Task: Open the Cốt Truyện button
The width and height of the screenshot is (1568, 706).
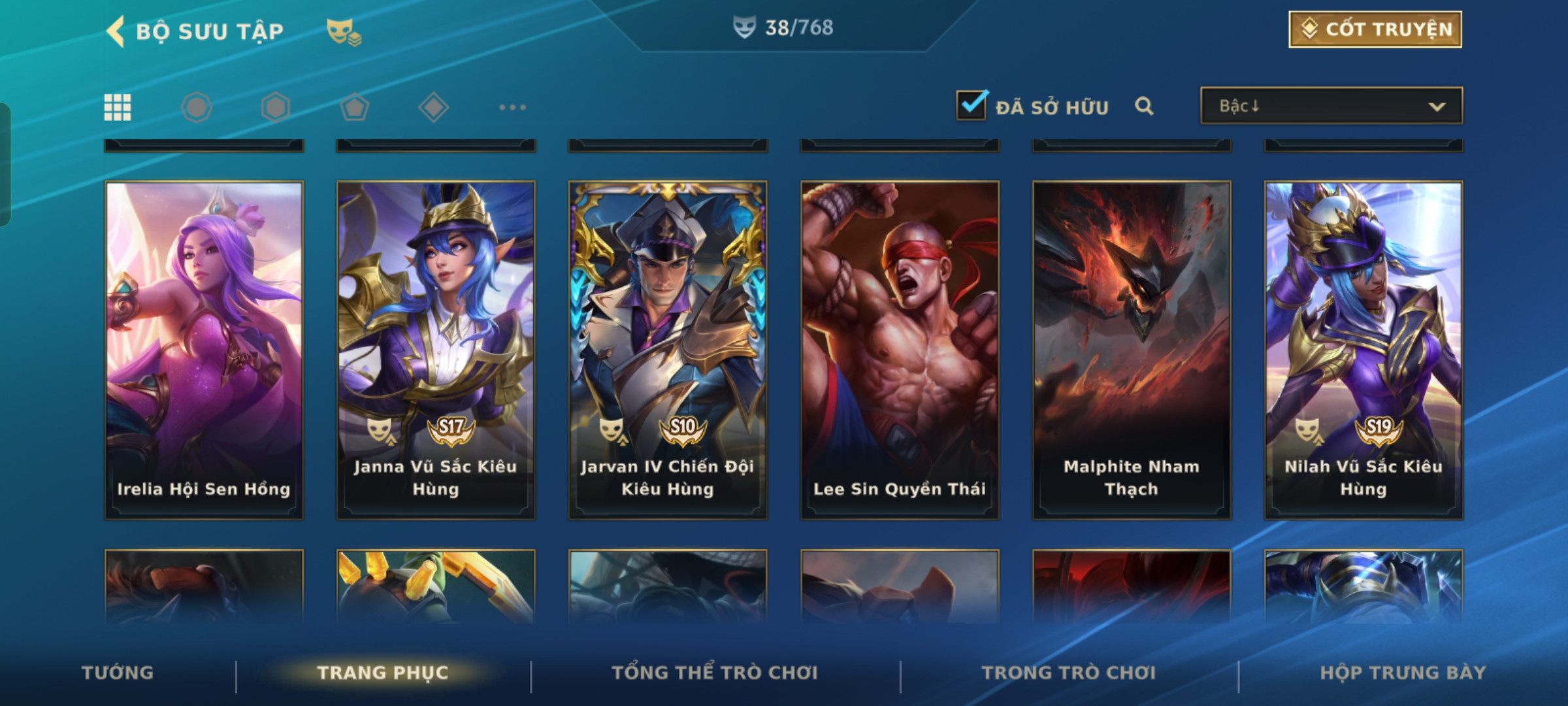Action: coord(1375,29)
